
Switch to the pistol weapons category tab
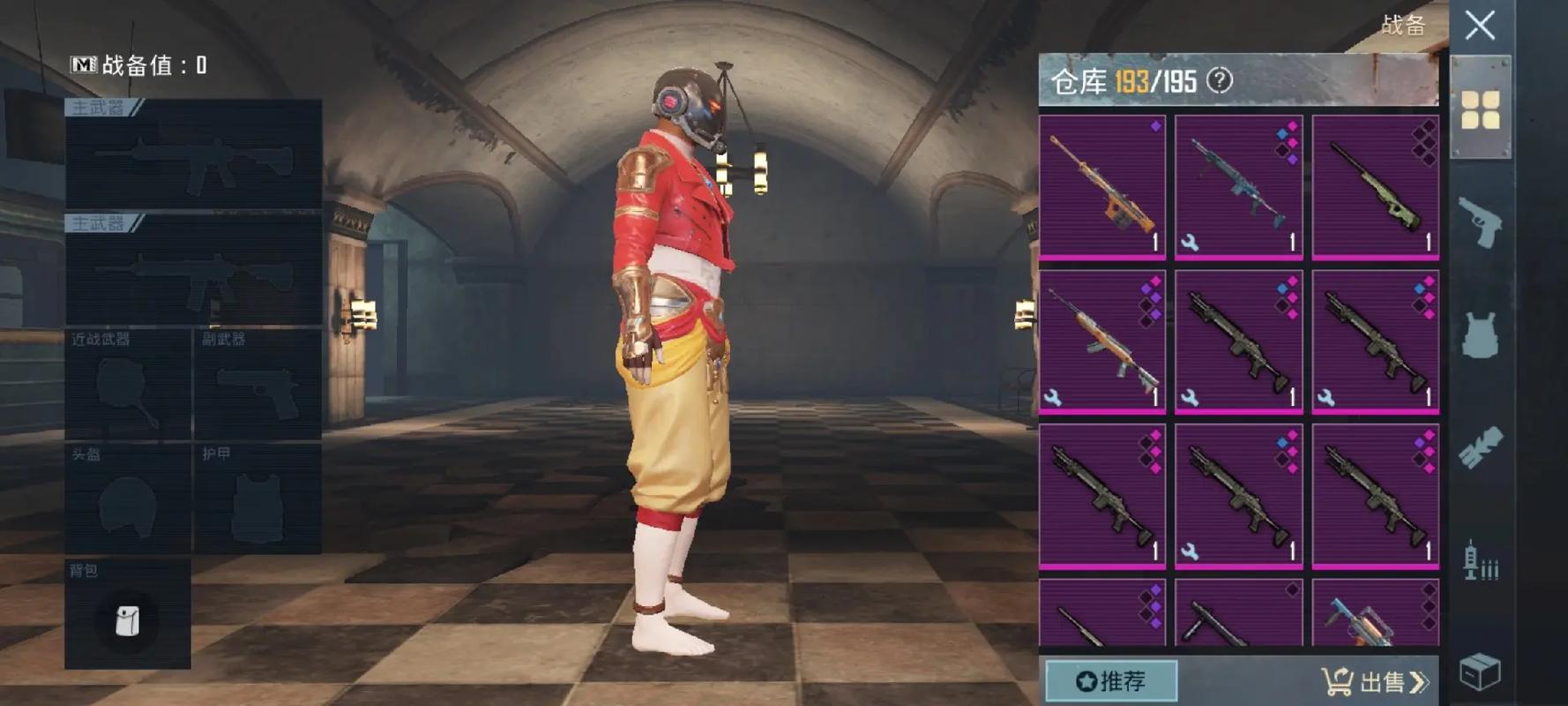point(1480,221)
